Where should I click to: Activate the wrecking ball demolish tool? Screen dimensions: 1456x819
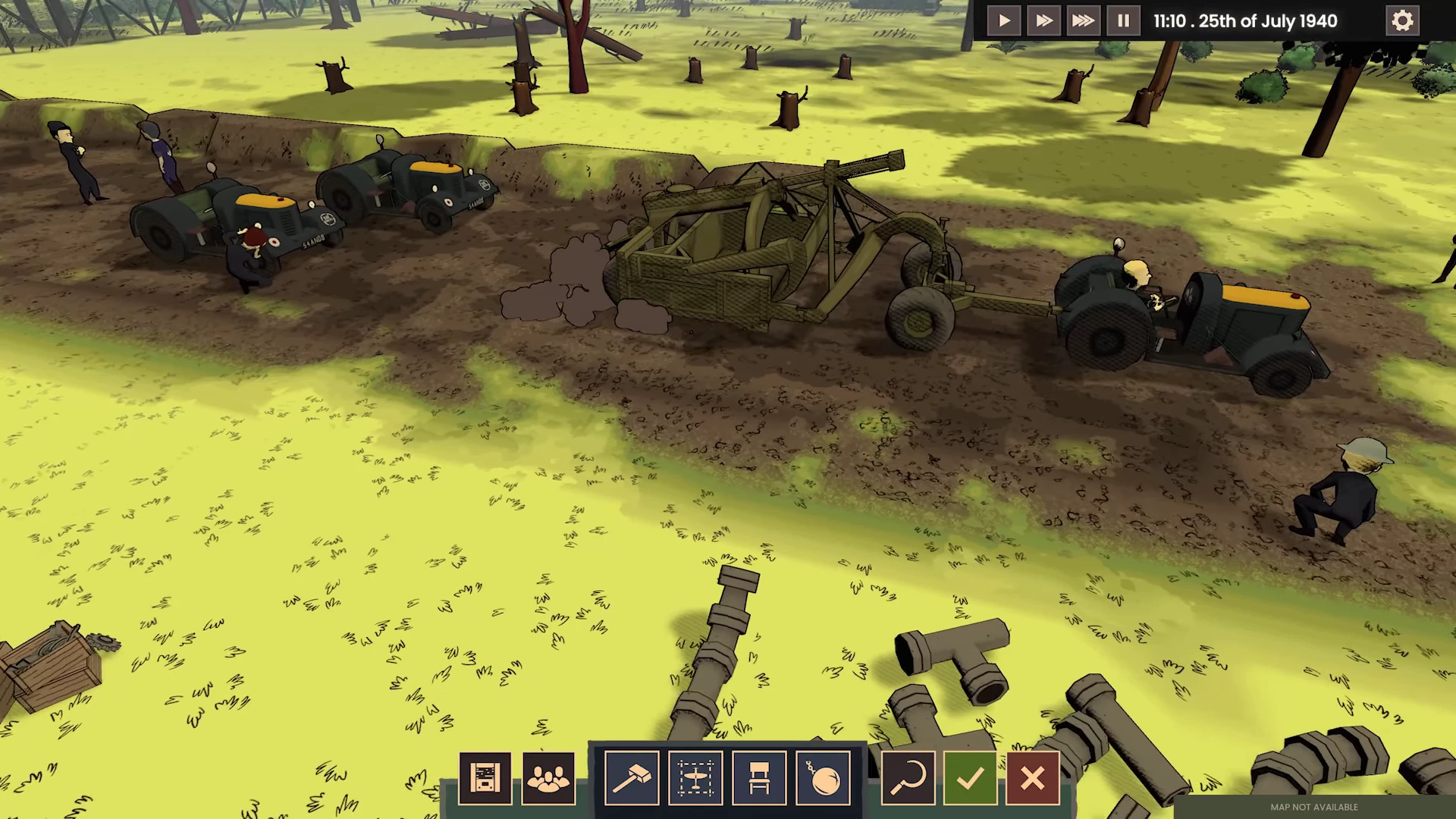pos(823,778)
